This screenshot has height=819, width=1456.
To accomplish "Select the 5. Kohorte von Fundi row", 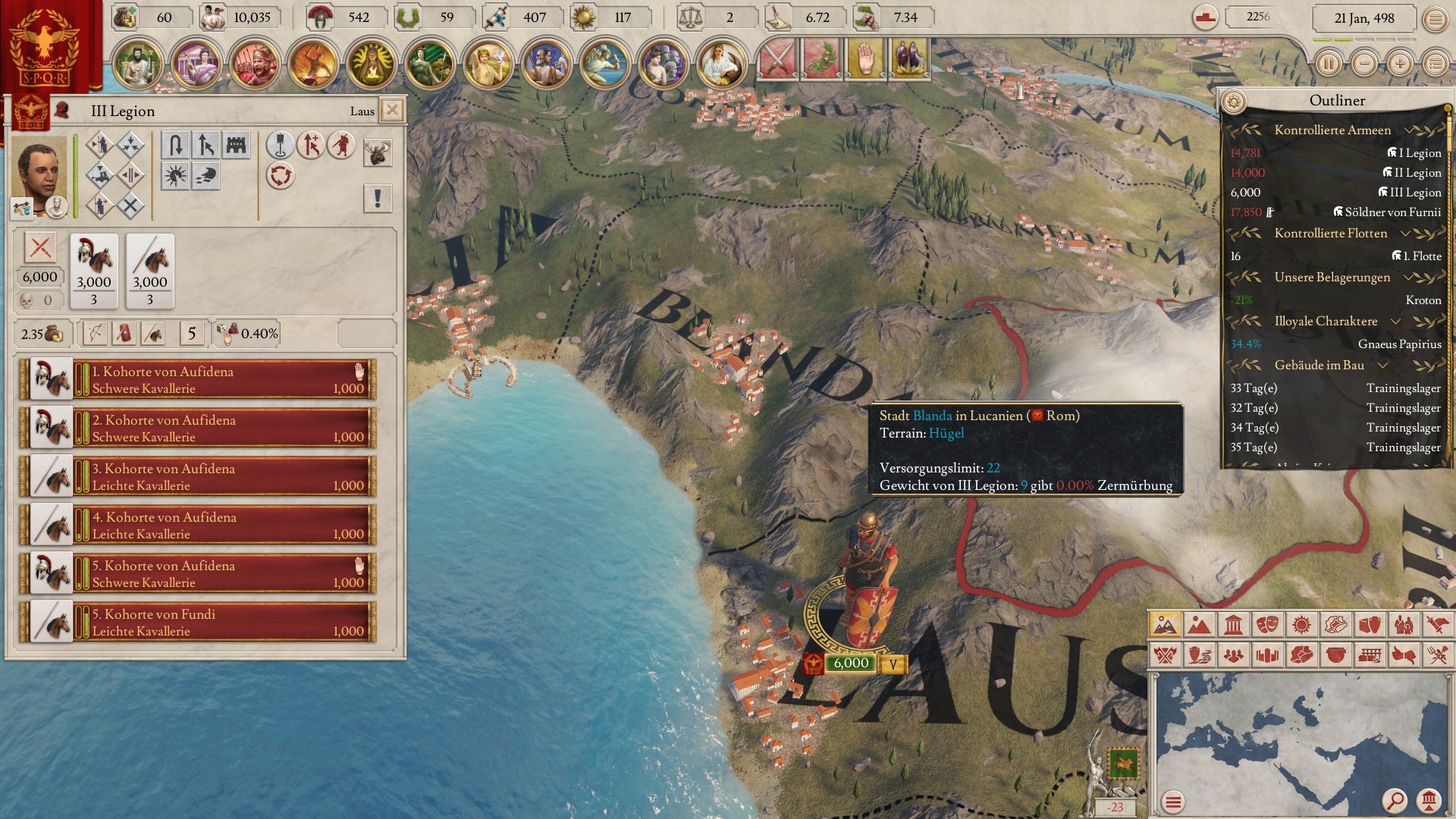I will (199, 623).
